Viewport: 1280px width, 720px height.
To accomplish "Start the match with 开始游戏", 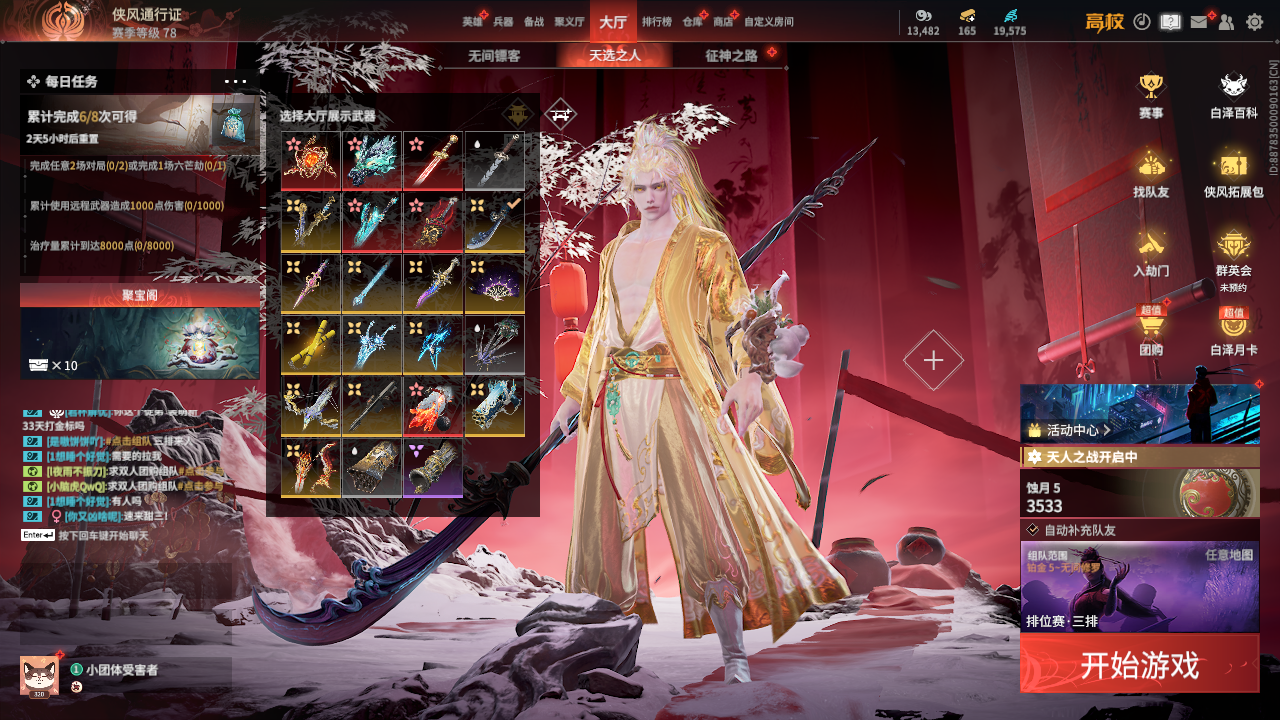I will point(1139,664).
